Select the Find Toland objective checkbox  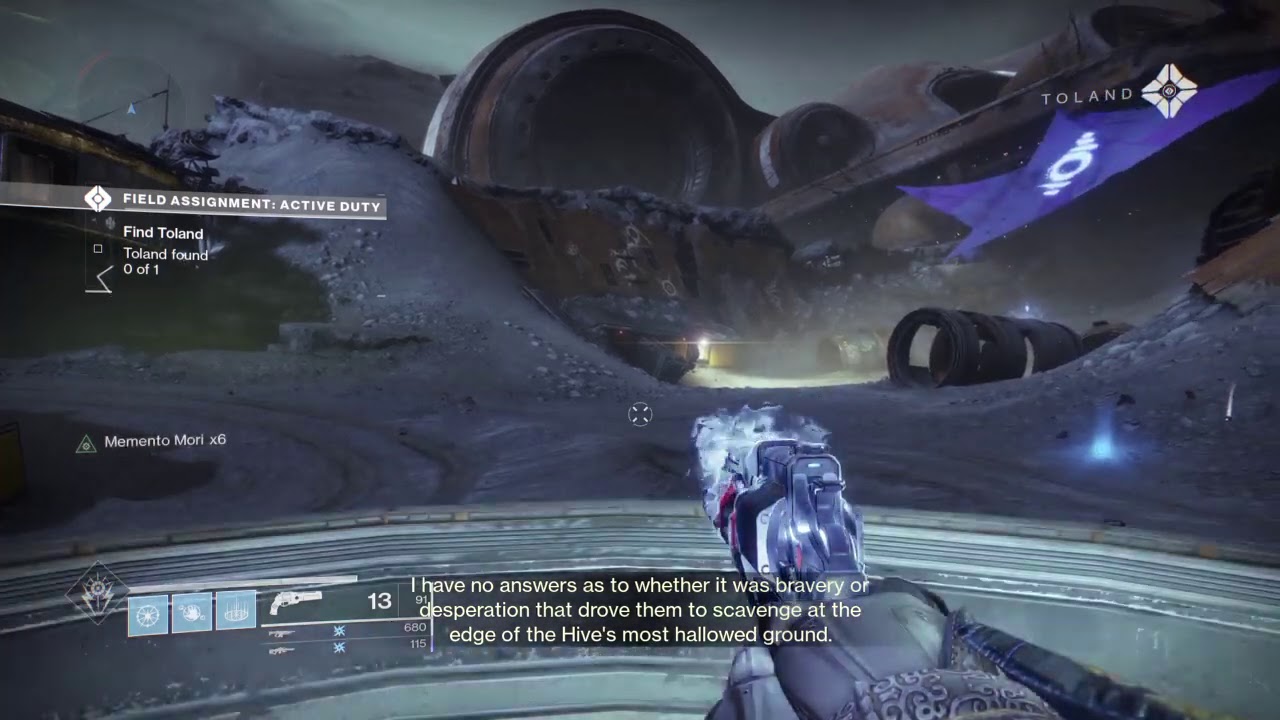98,248
